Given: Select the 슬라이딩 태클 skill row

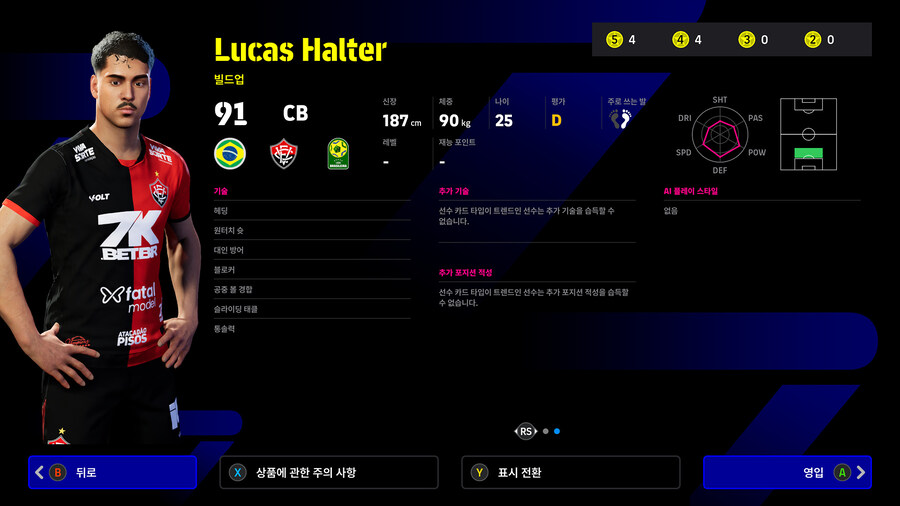Looking at the screenshot, I should coord(311,309).
